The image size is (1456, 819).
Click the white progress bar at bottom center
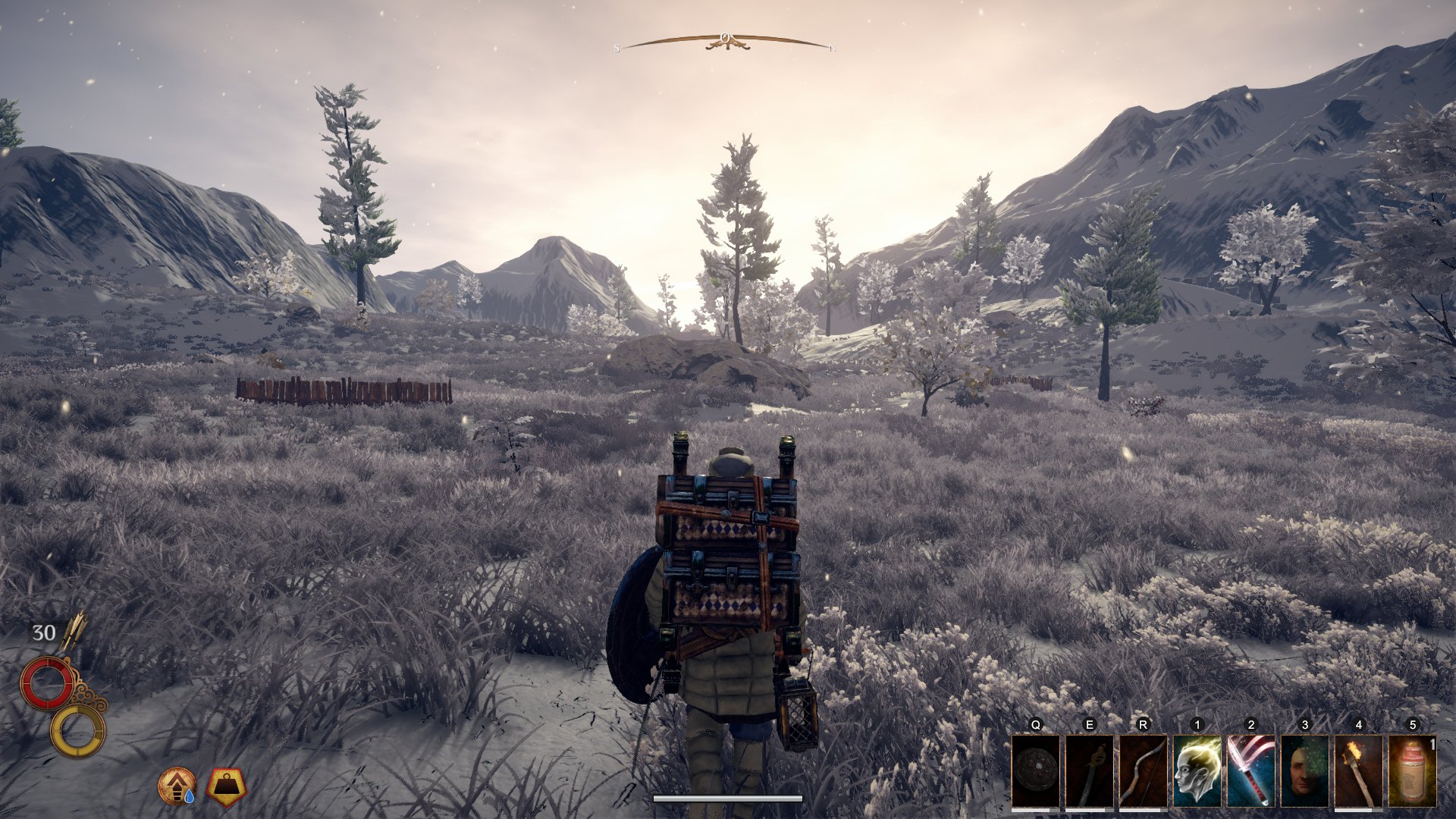[728, 798]
